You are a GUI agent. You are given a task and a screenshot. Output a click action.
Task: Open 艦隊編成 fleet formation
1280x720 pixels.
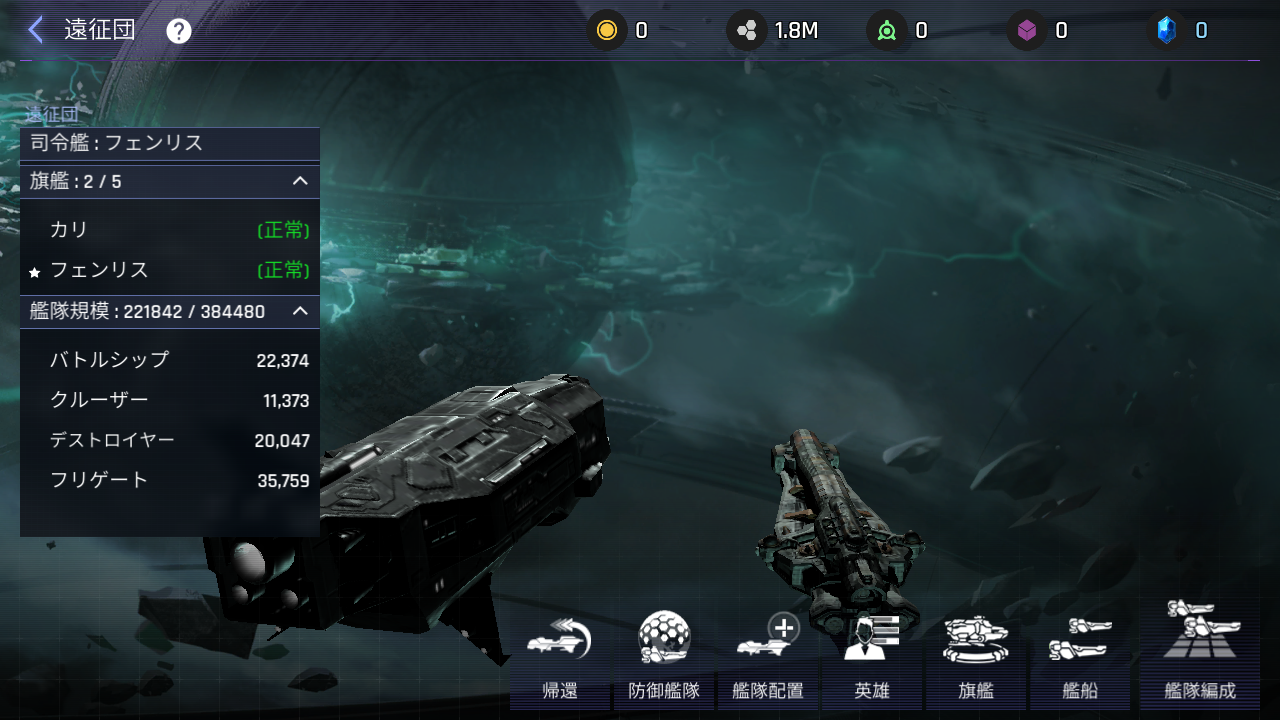coord(1200,654)
